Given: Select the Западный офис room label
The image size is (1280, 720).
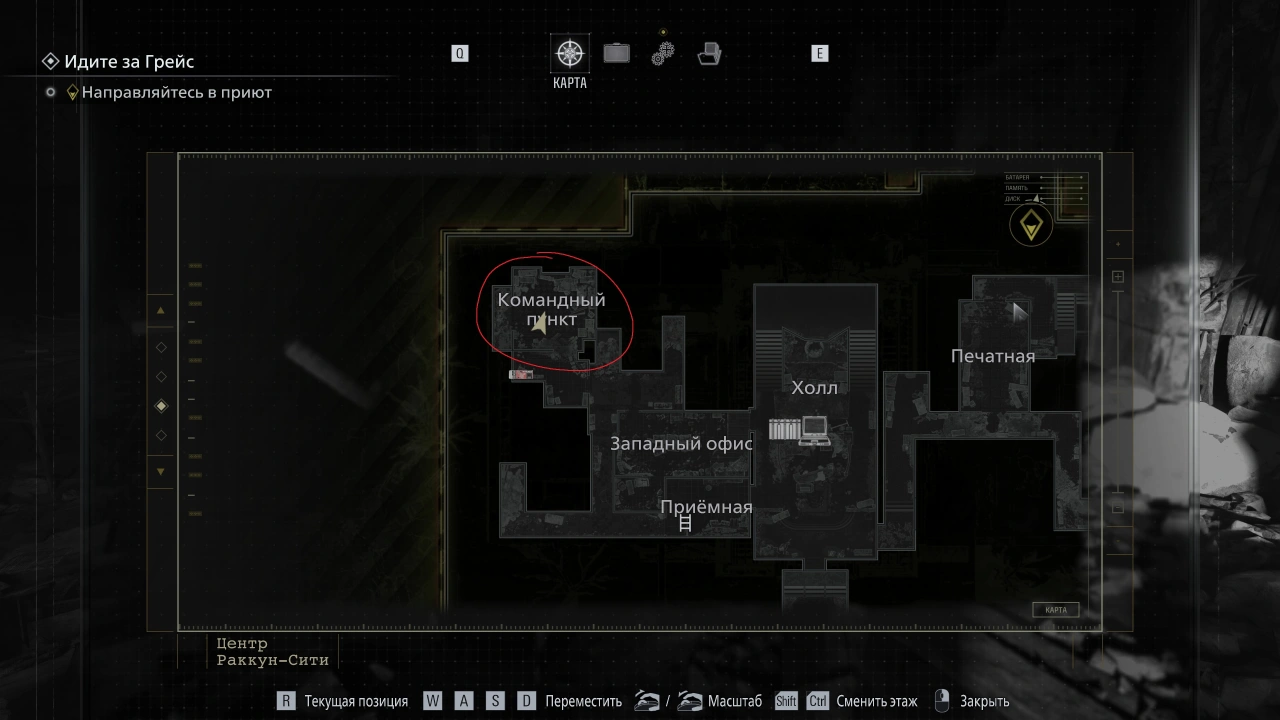Looking at the screenshot, I should point(681,444).
